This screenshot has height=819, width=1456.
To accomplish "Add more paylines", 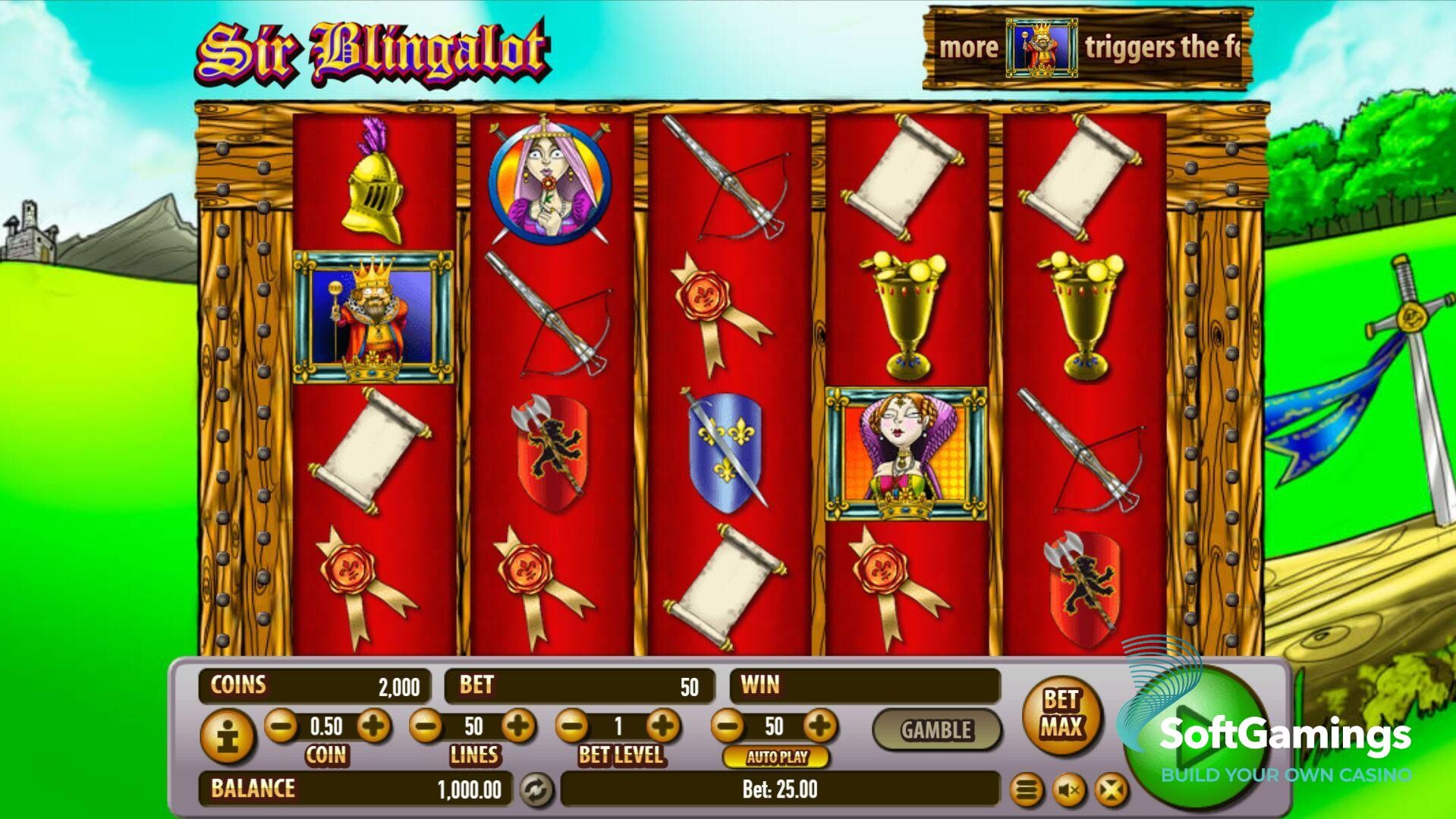I will [x=519, y=726].
